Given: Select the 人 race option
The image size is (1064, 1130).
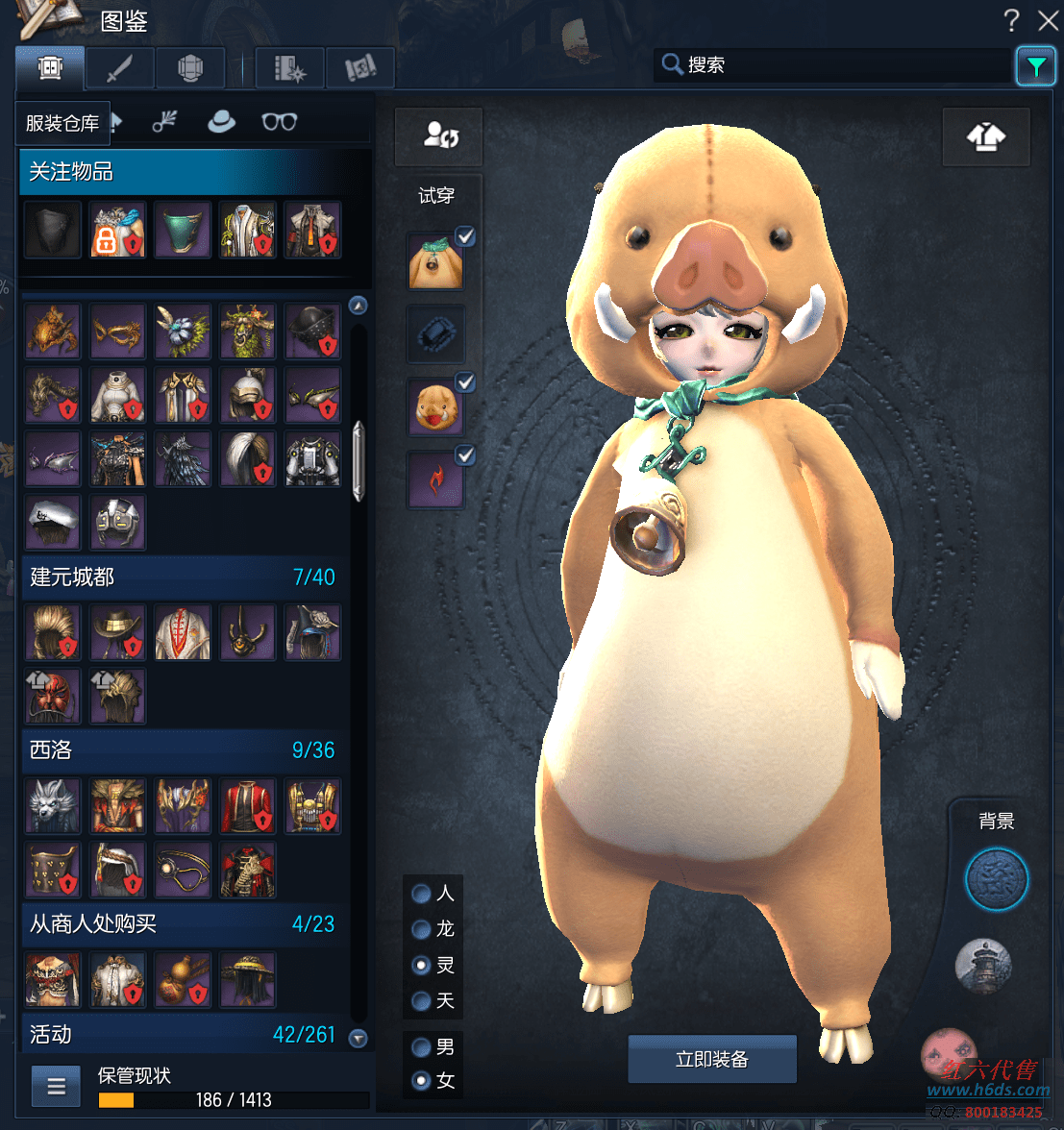Looking at the screenshot, I should click(421, 894).
